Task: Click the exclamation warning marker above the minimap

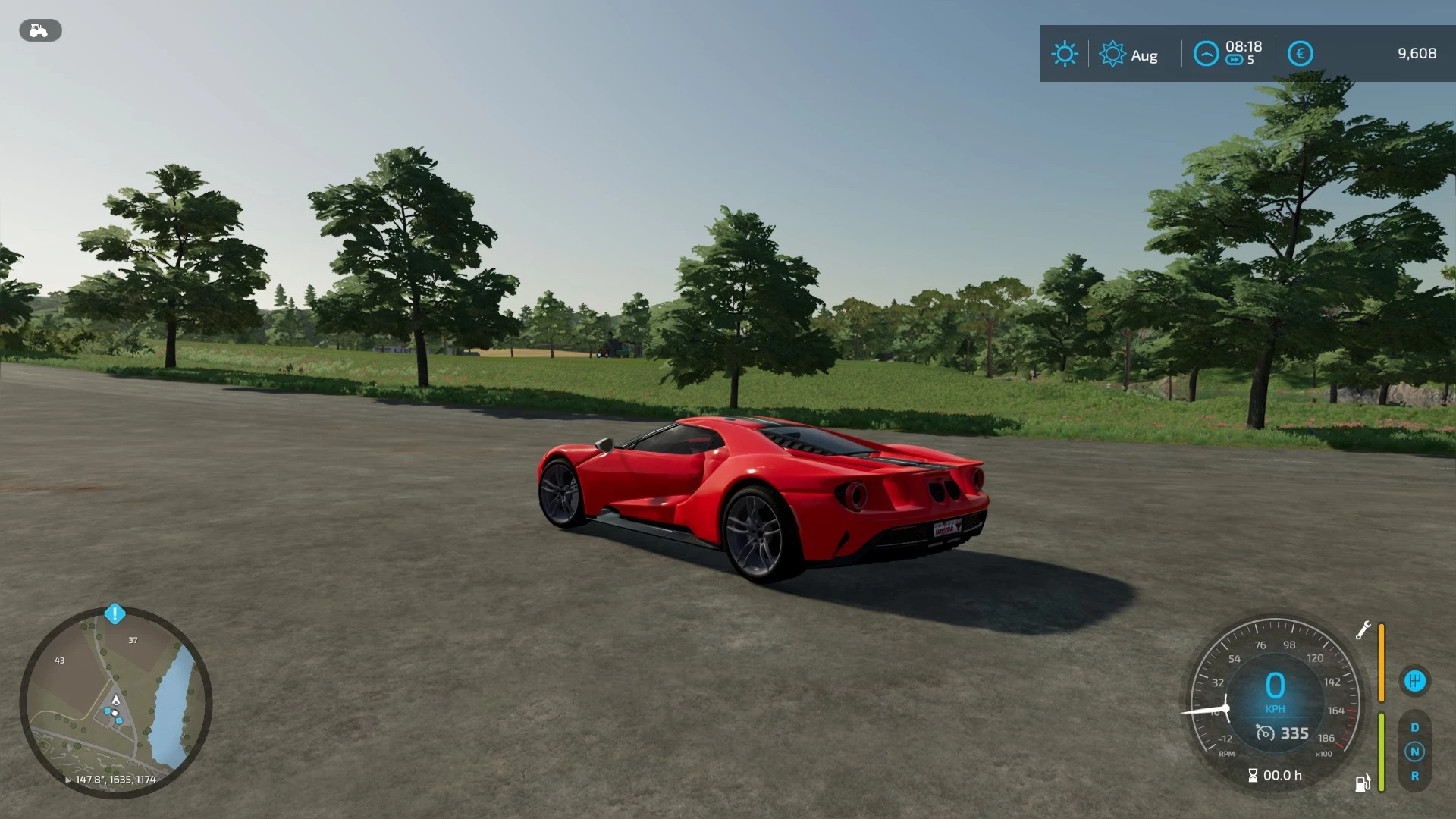Action: coord(115,615)
